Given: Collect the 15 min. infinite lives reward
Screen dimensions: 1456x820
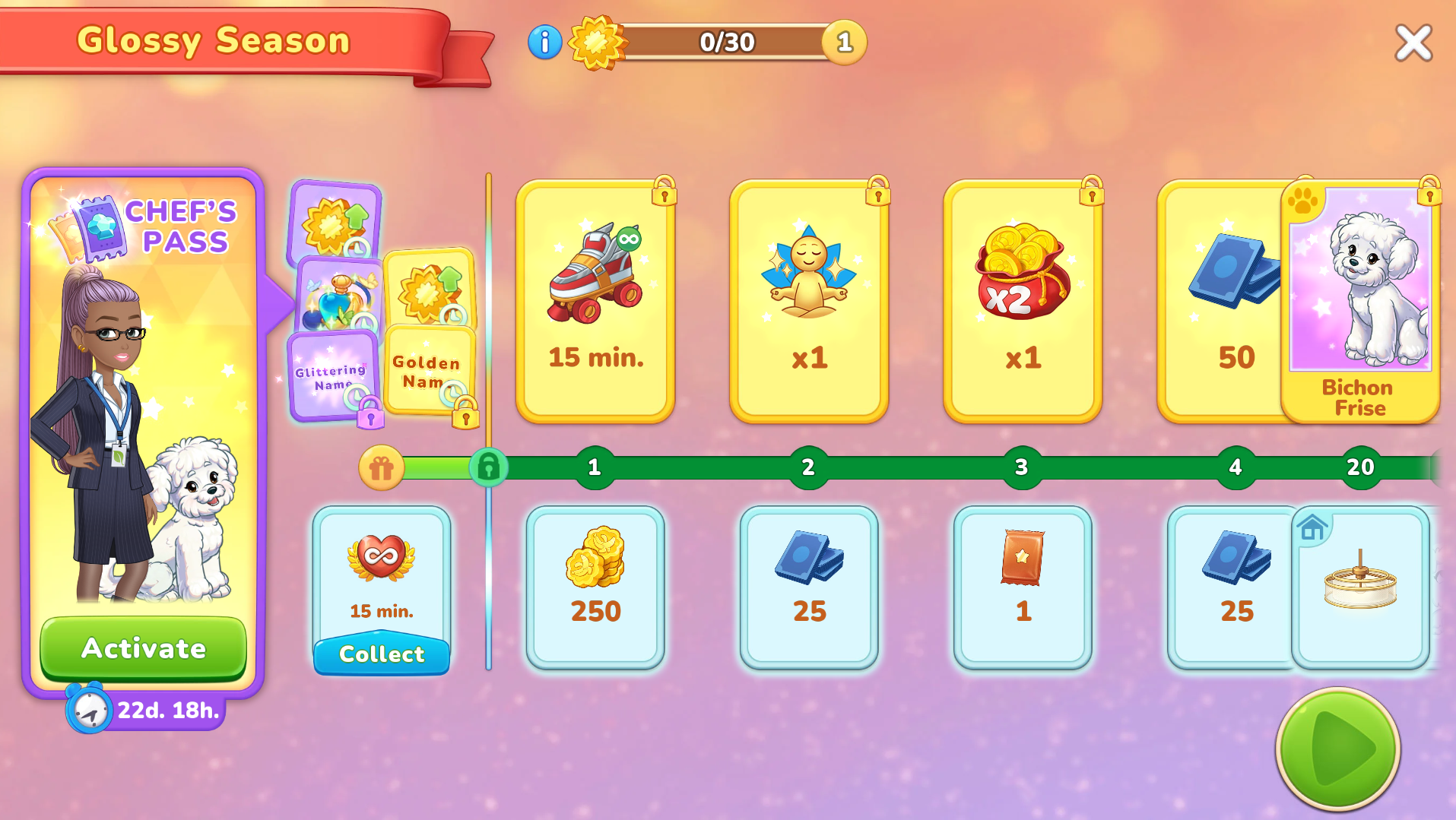Looking at the screenshot, I should pos(382,654).
